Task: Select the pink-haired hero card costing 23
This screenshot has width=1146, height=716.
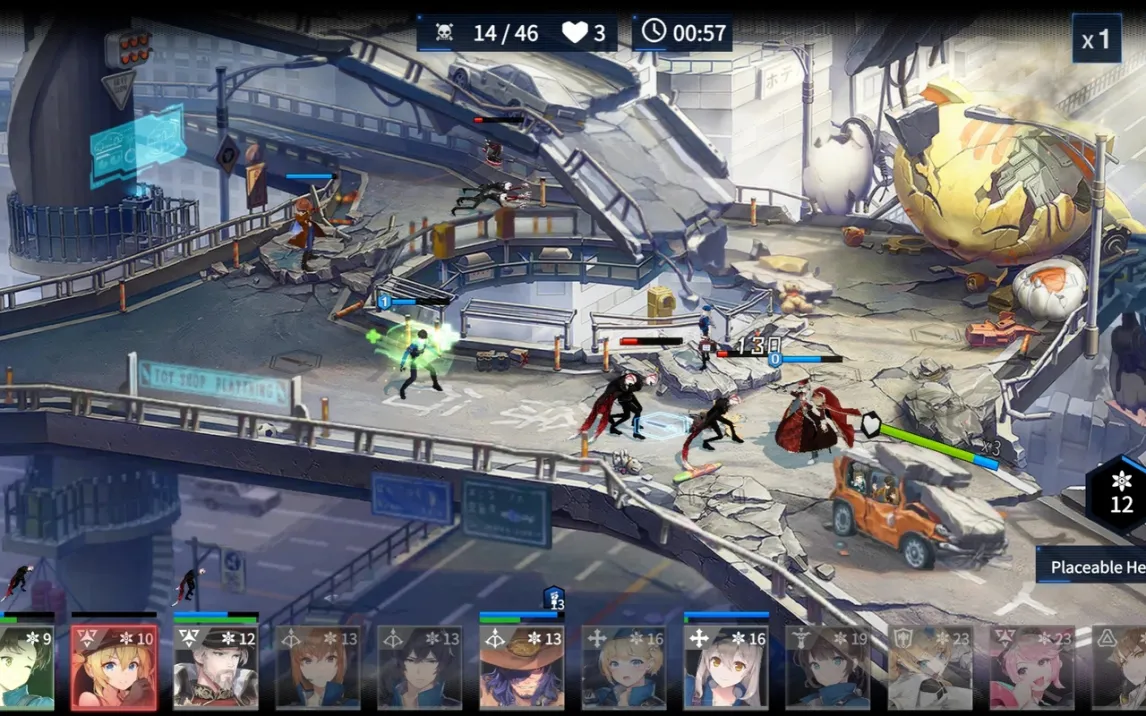Action: (x=1031, y=667)
